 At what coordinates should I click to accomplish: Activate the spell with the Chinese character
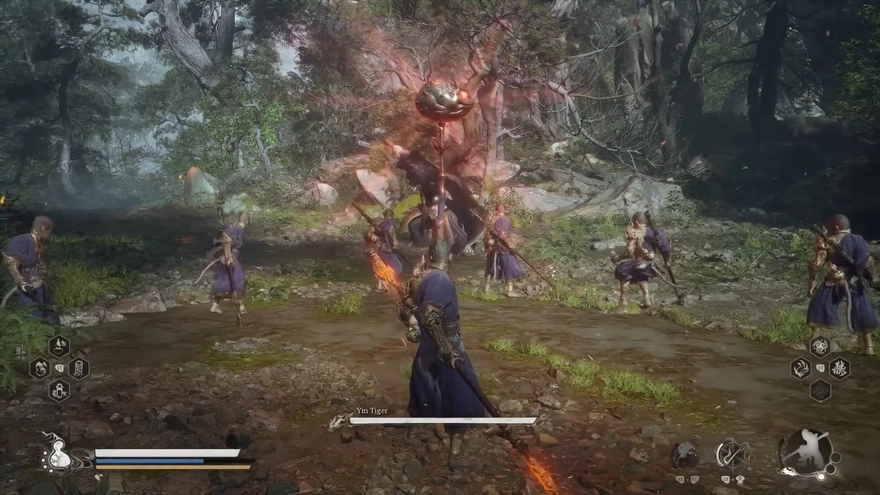(x=839, y=368)
